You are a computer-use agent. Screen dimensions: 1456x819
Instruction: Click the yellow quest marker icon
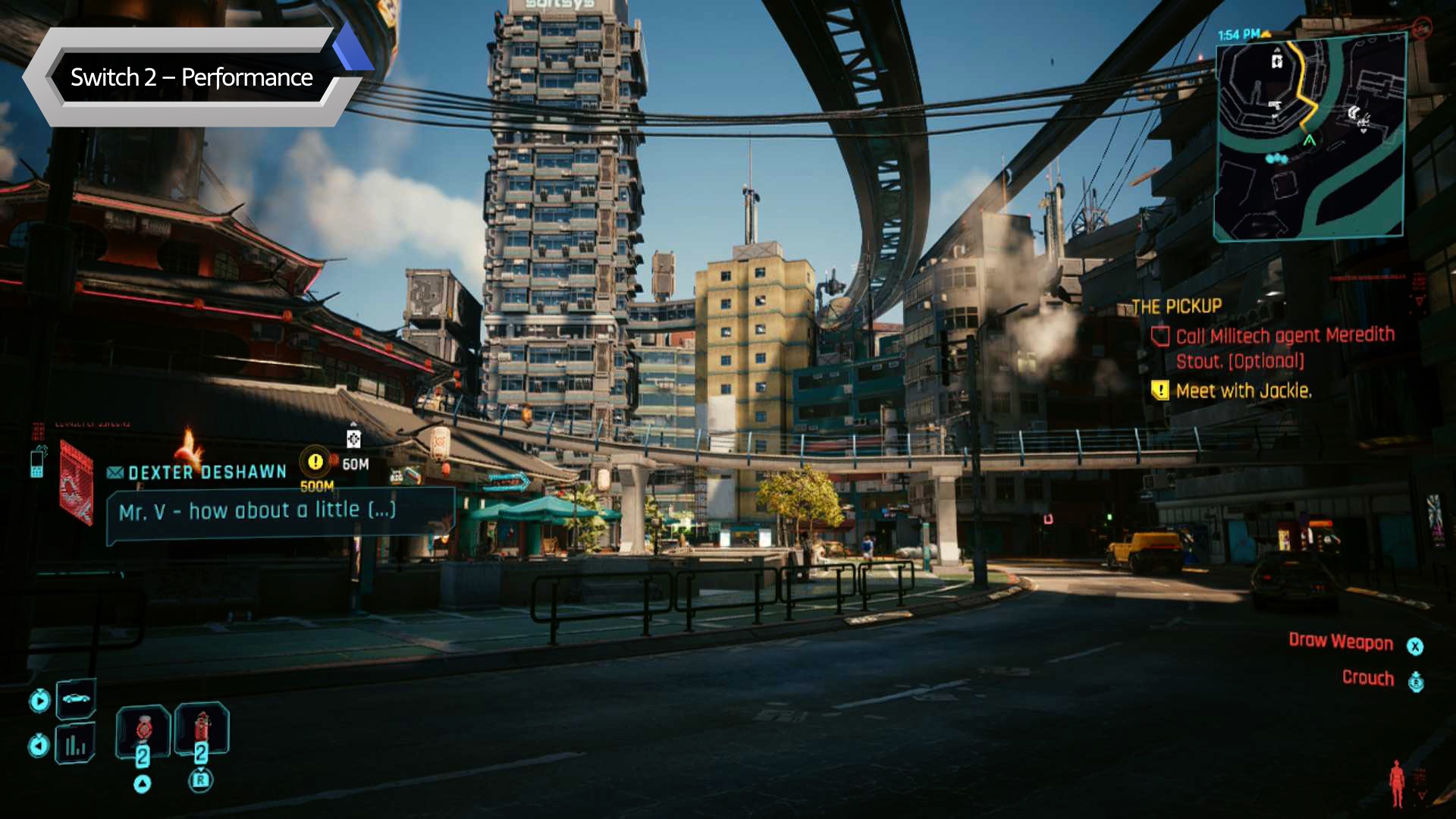[315, 461]
